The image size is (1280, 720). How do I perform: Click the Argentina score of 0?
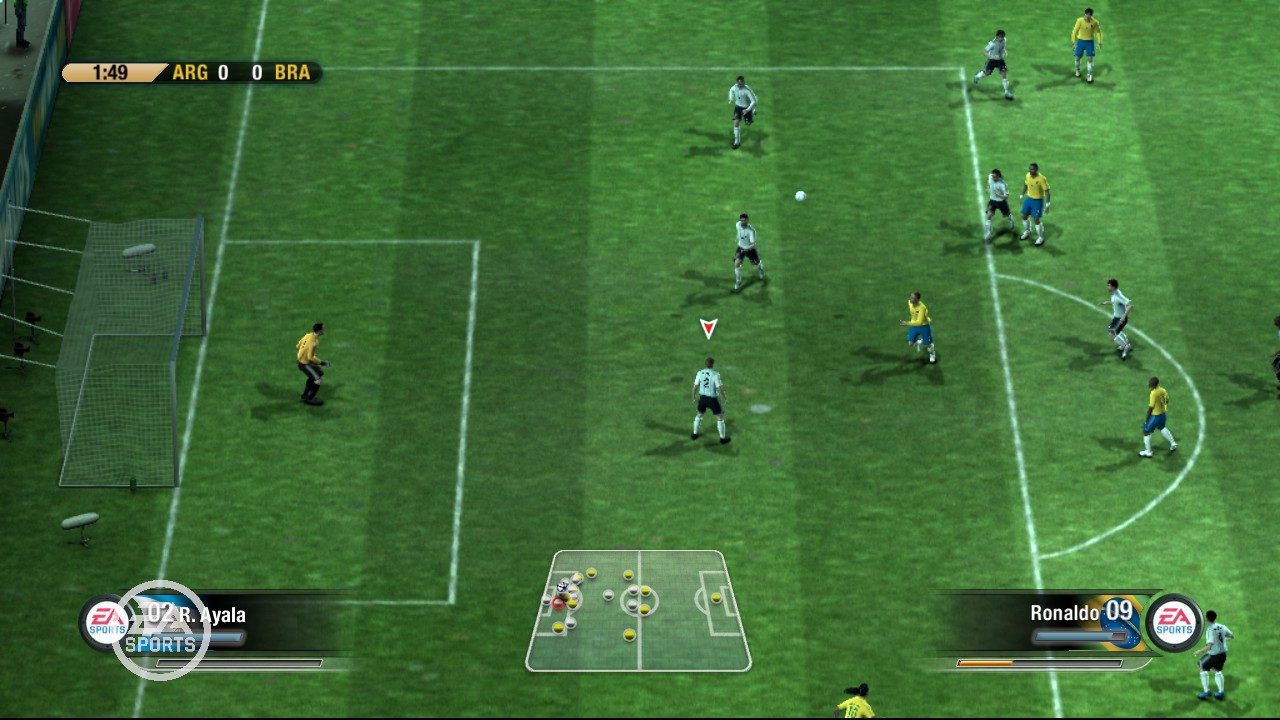[221, 72]
